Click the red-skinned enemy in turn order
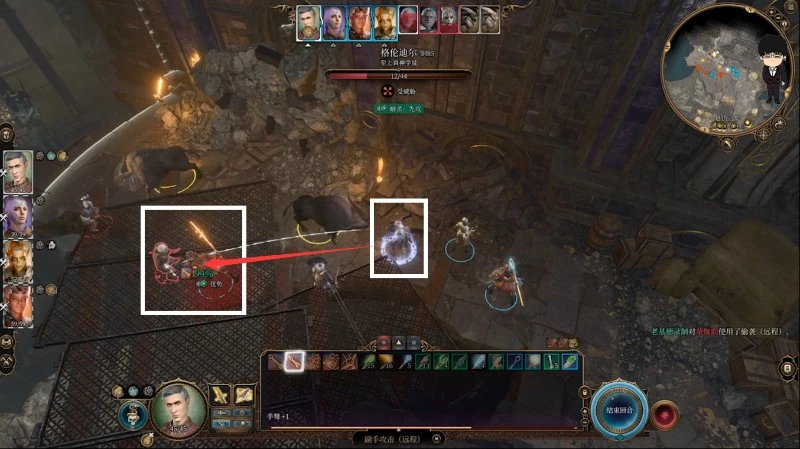The image size is (800, 449). (410, 21)
